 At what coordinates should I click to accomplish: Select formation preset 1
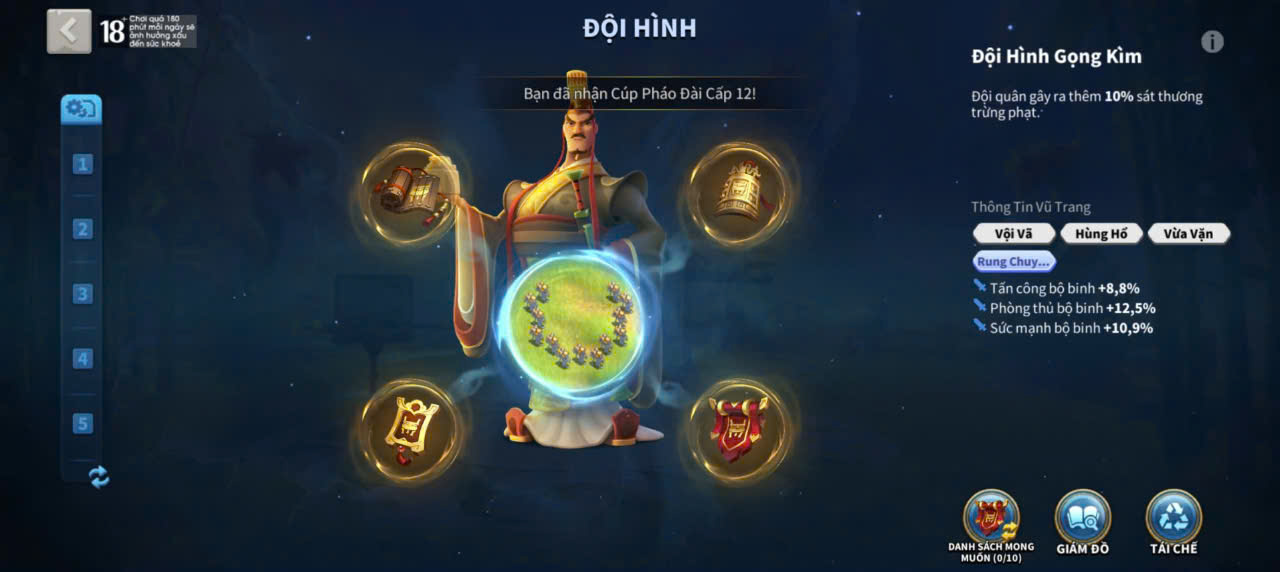[x=82, y=164]
